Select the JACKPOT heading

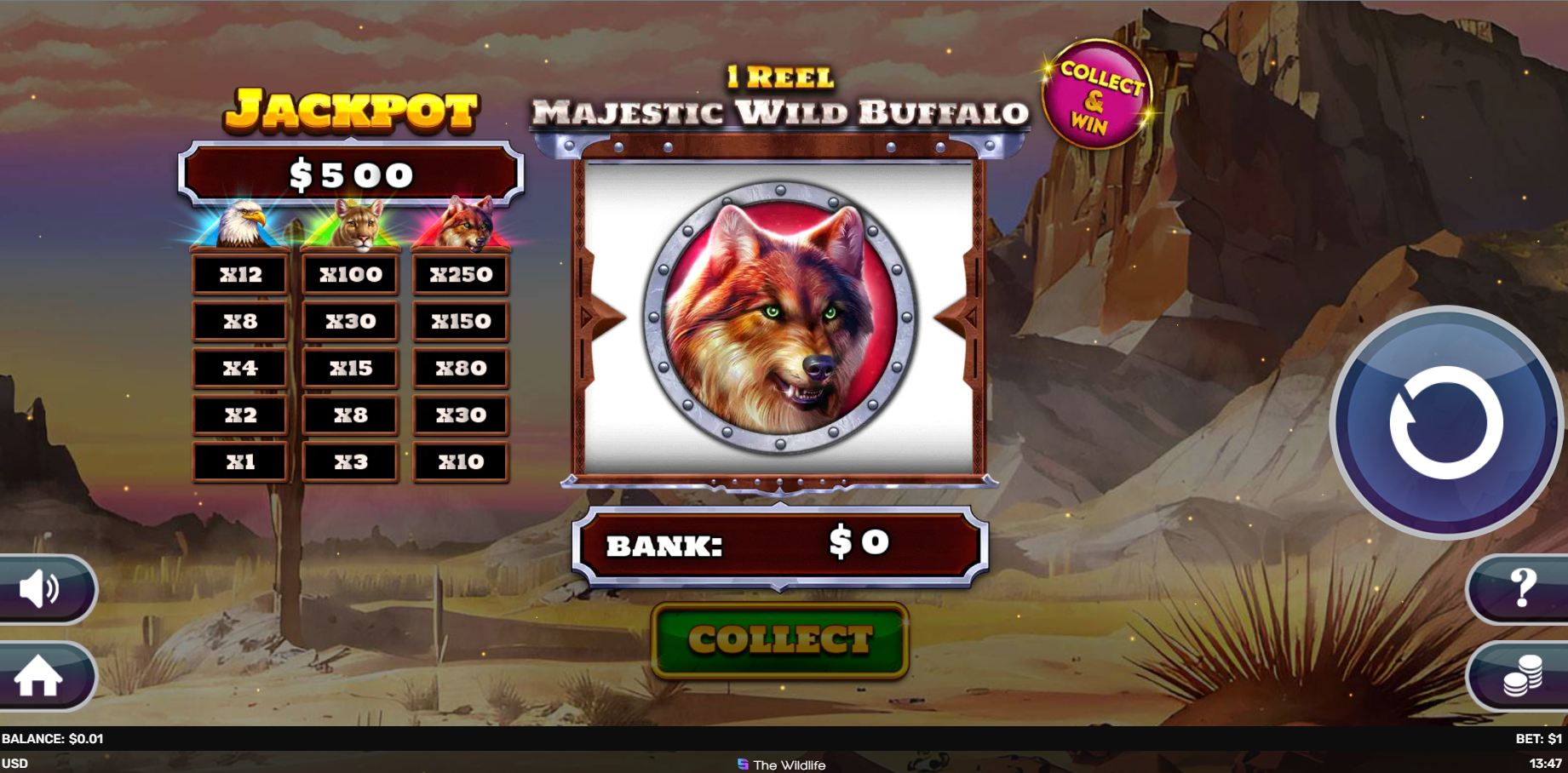[x=350, y=109]
